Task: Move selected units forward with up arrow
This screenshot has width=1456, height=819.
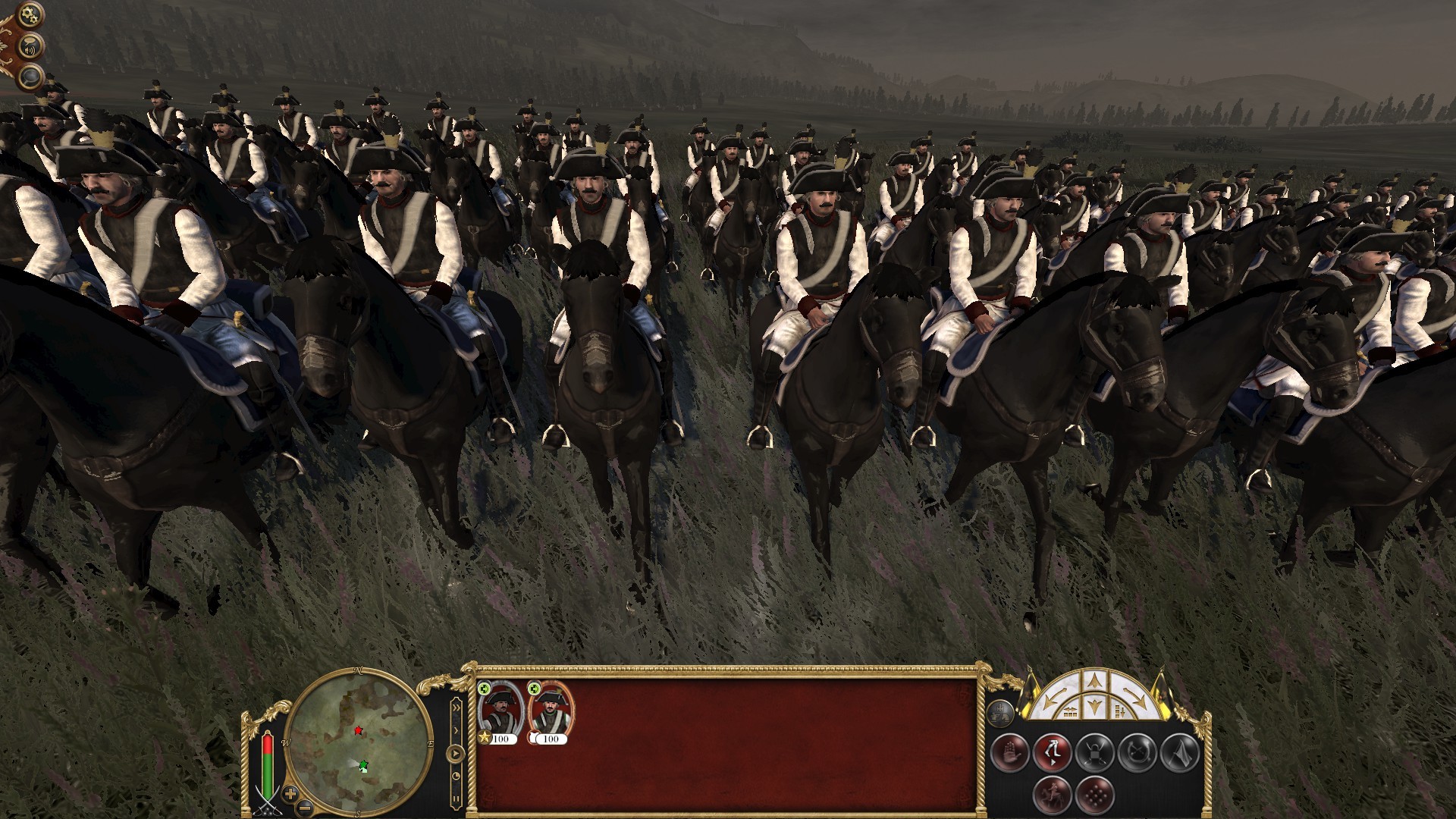Action: [1094, 682]
